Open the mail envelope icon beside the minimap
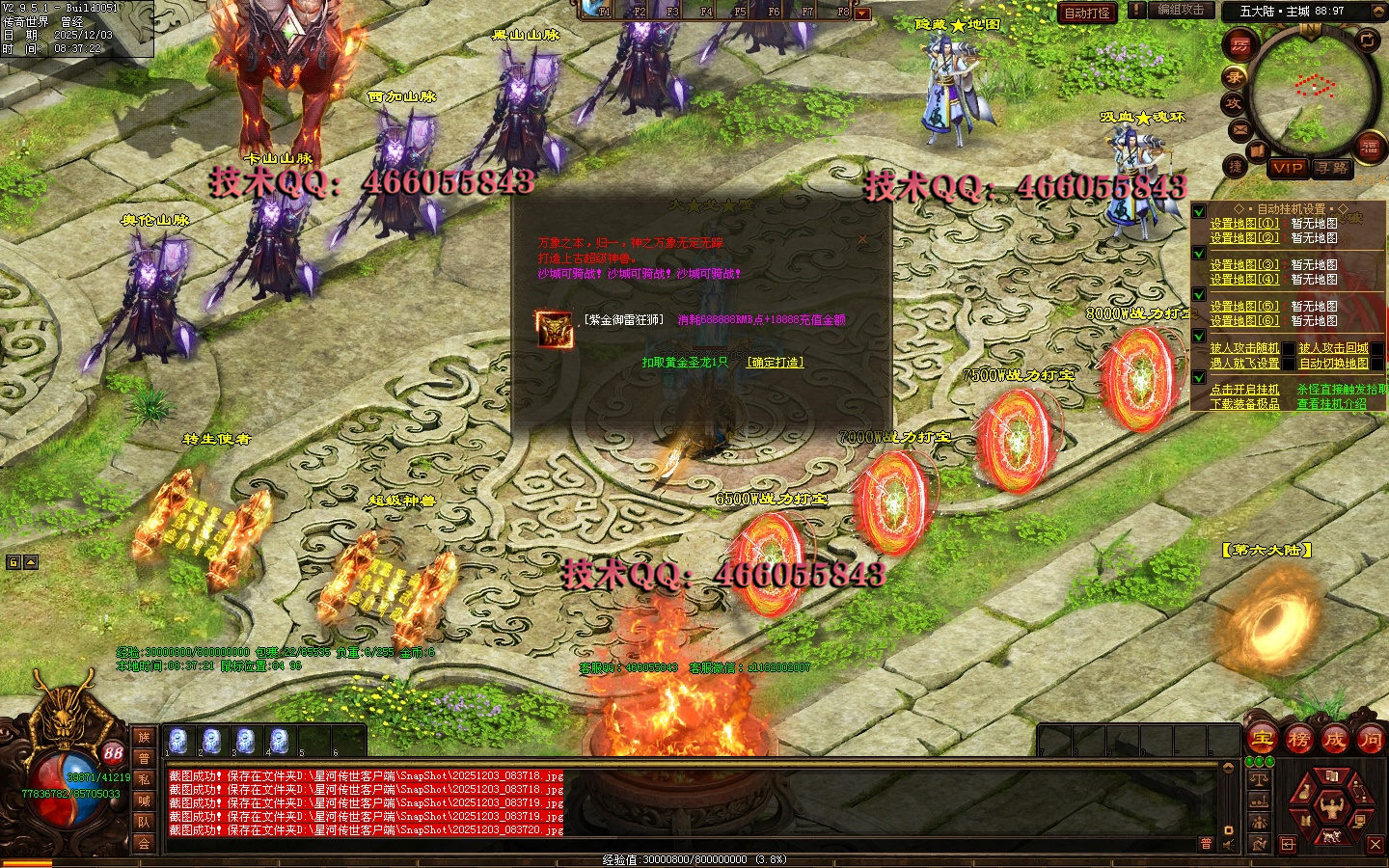Image resolution: width=1389 pixels, height=868 pixels. point(1240,129)
